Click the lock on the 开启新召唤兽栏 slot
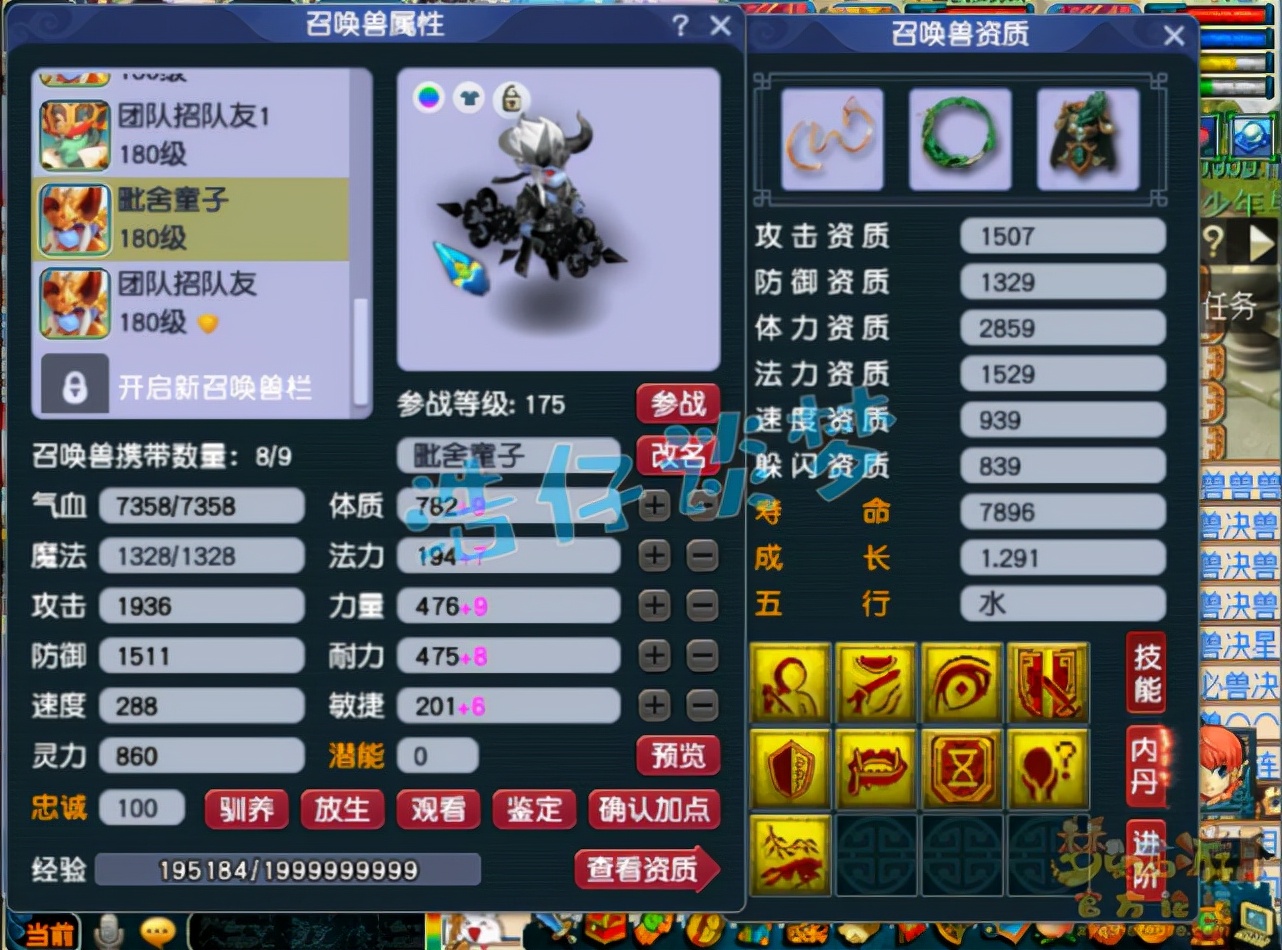1282x950 pixels. click(75, 388)
